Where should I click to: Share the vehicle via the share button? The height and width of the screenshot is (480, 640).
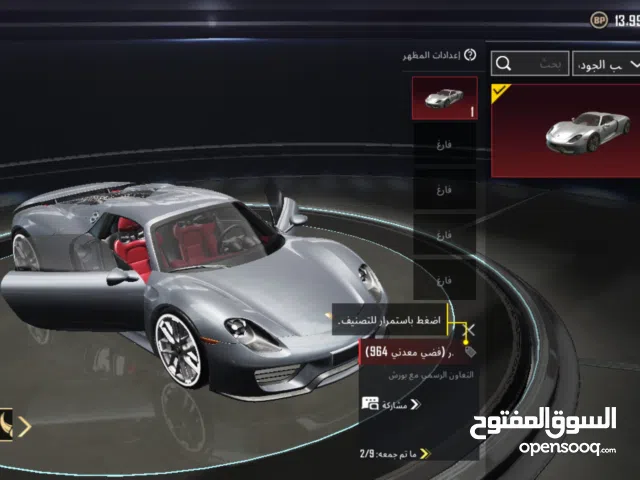tap(392, 404)
